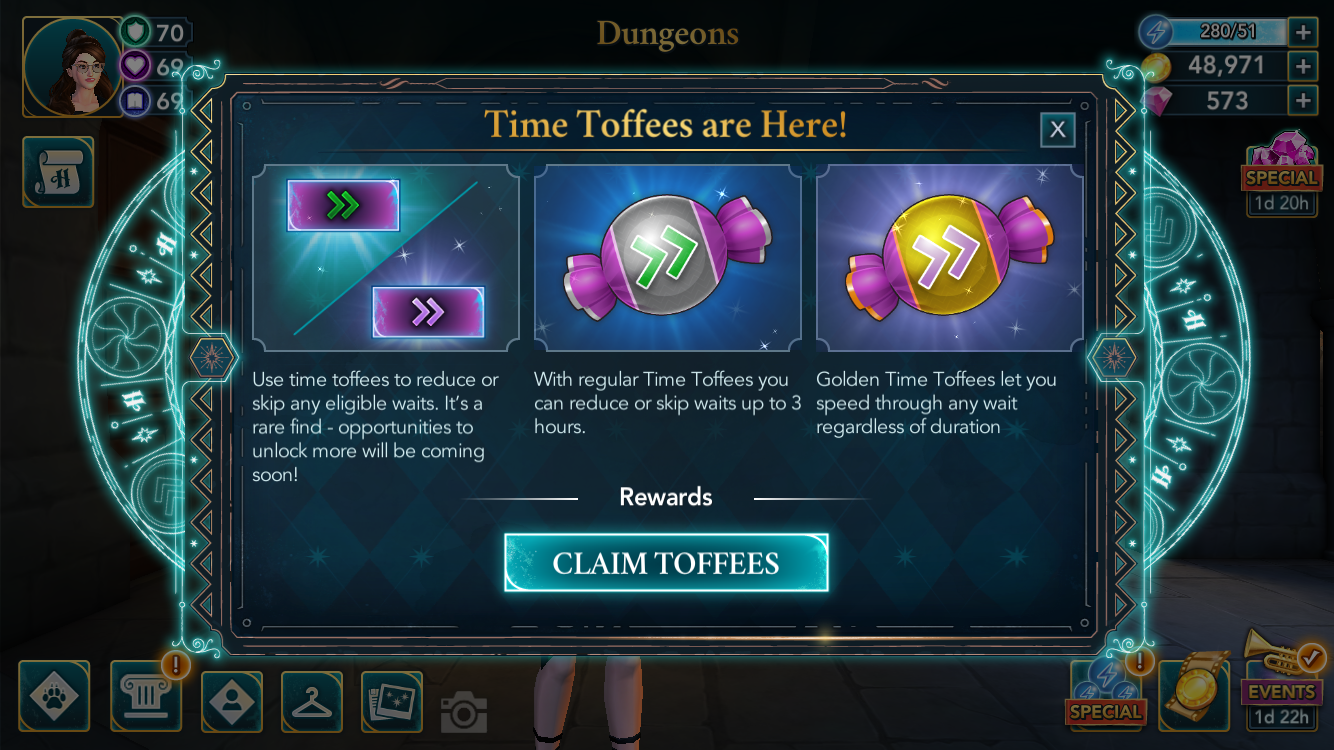Open the paw print activities icon
1334x750 pixels.
coord(55,696)
